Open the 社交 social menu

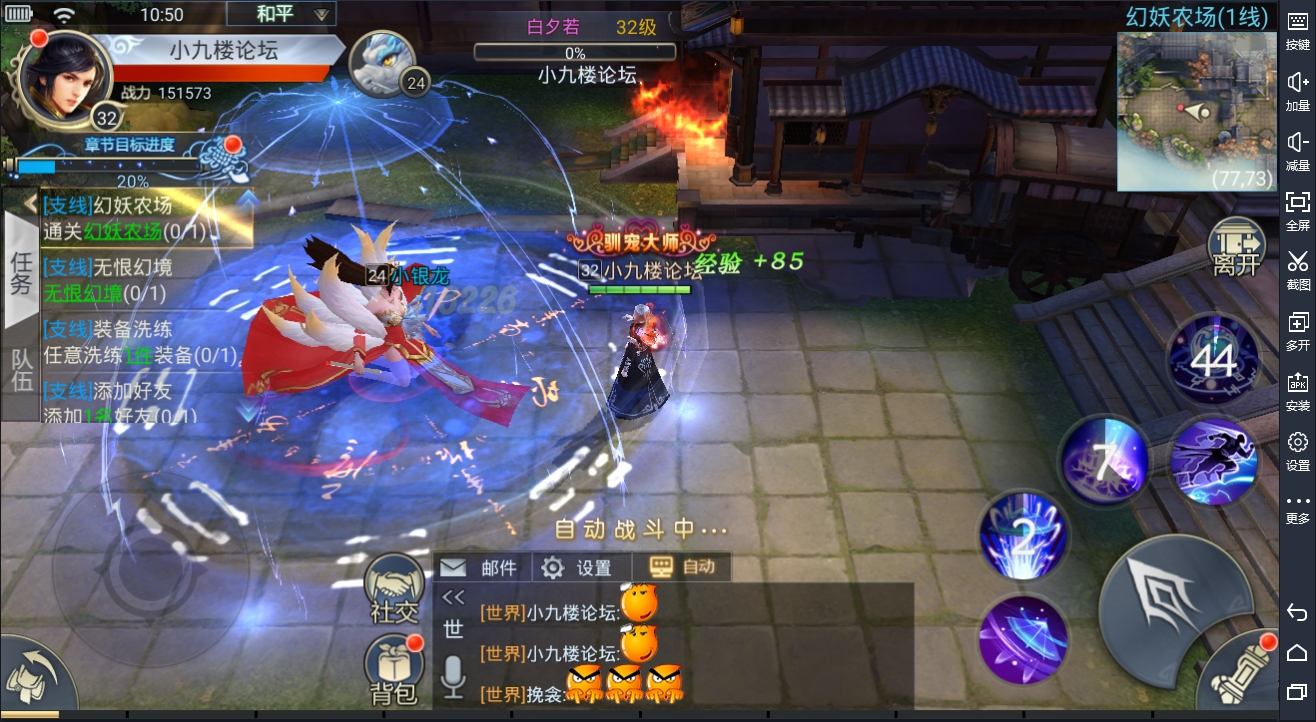pyautogui.click(x=394, y=591)
